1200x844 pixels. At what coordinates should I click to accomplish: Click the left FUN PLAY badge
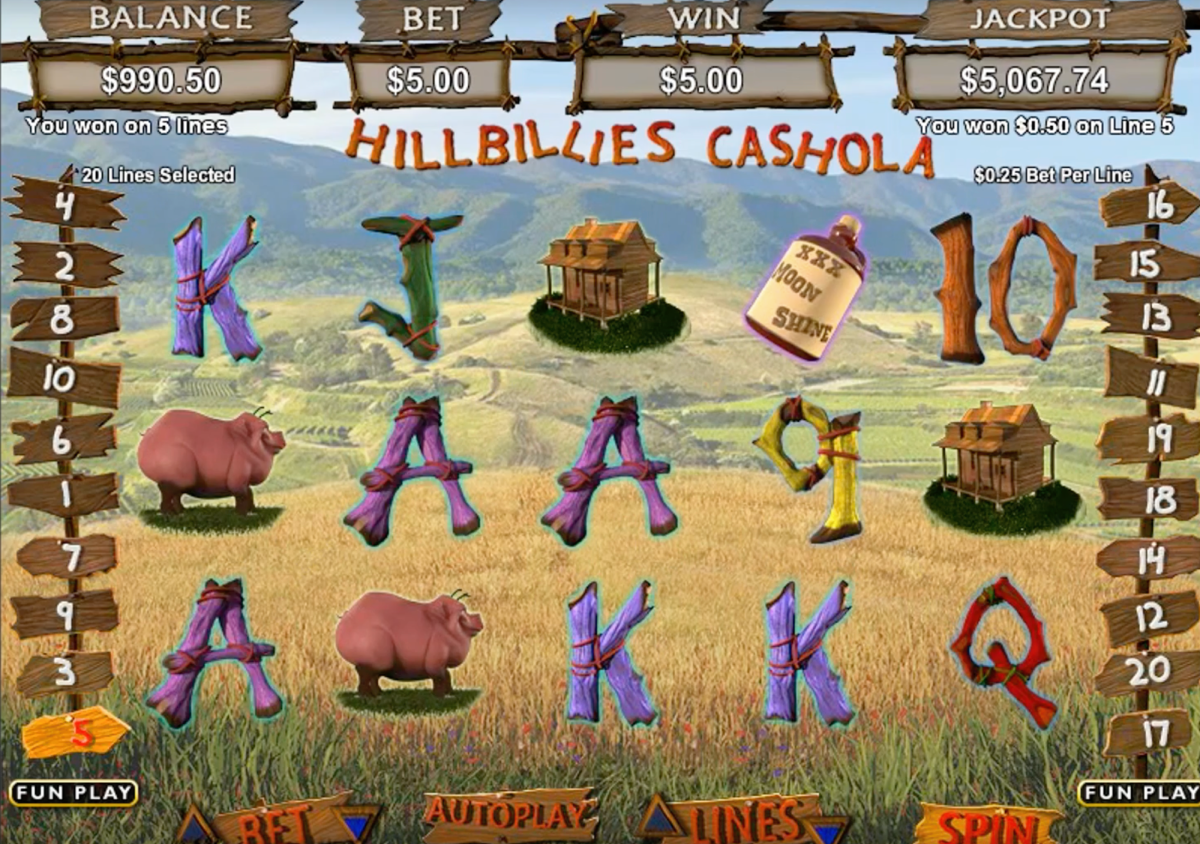pyautogui.click(x=73, y=793)
